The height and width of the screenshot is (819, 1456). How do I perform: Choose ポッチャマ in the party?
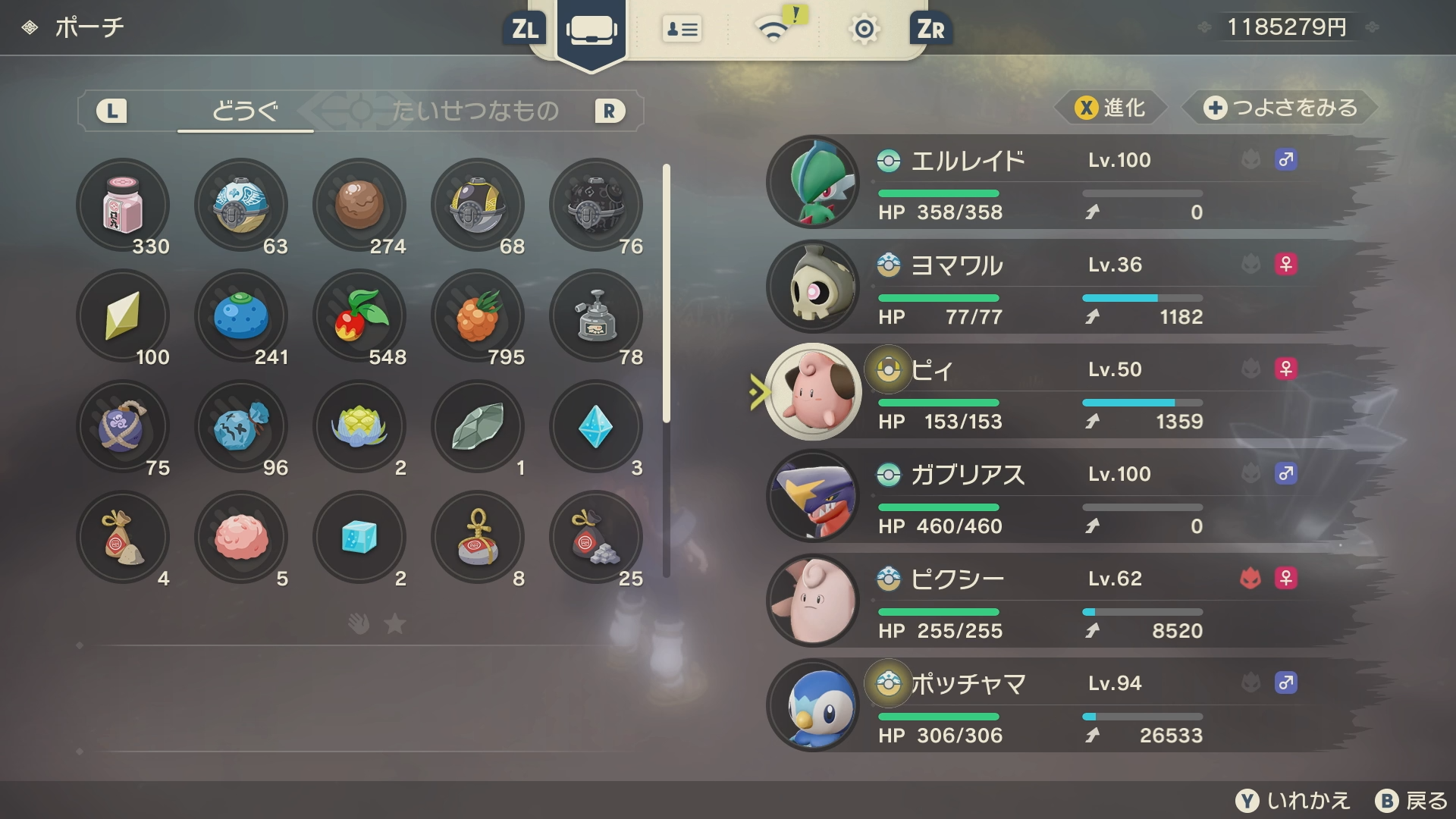[1062, 705]
